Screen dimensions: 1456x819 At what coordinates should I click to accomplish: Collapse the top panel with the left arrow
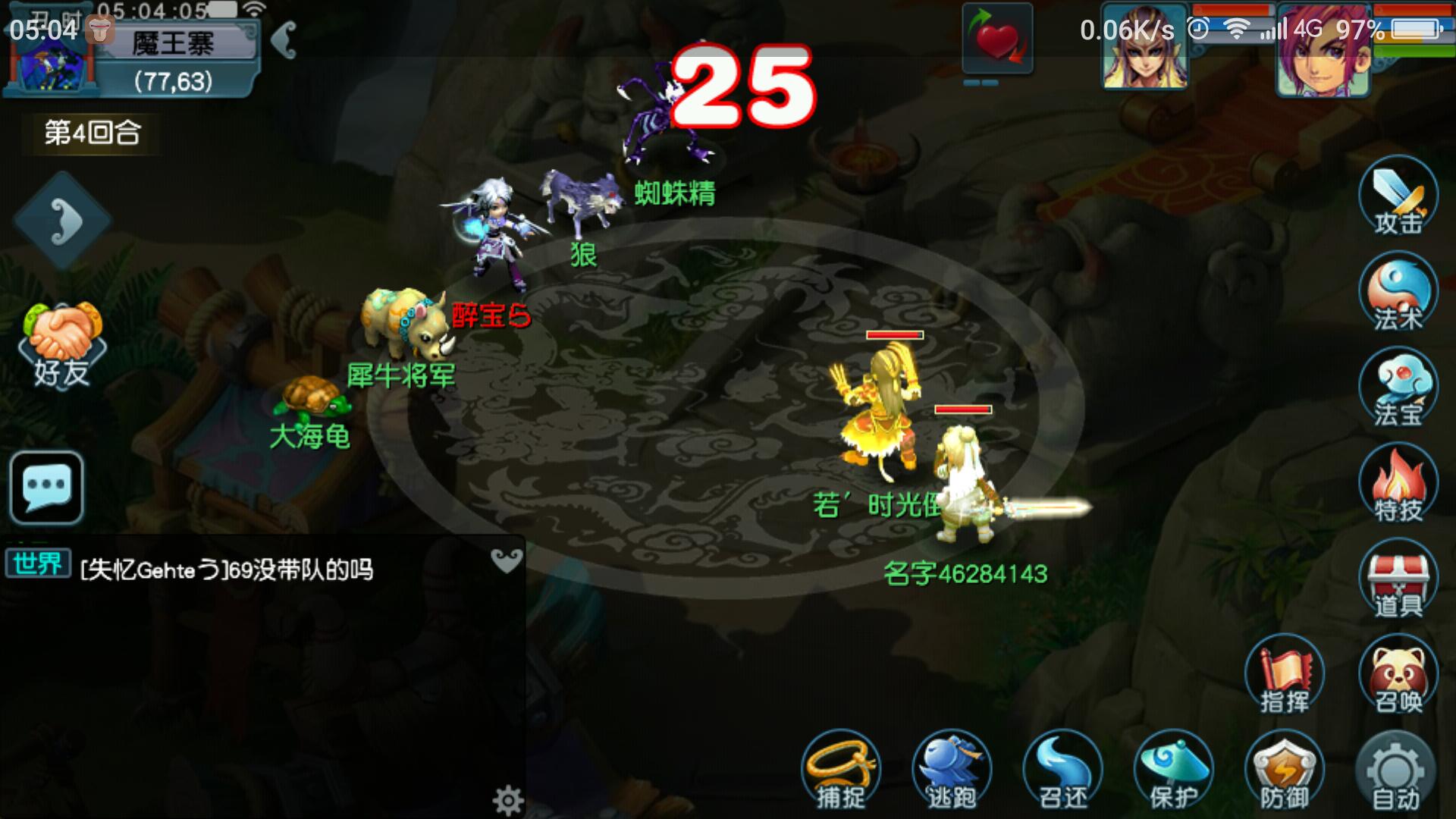[x=284, y=39]
